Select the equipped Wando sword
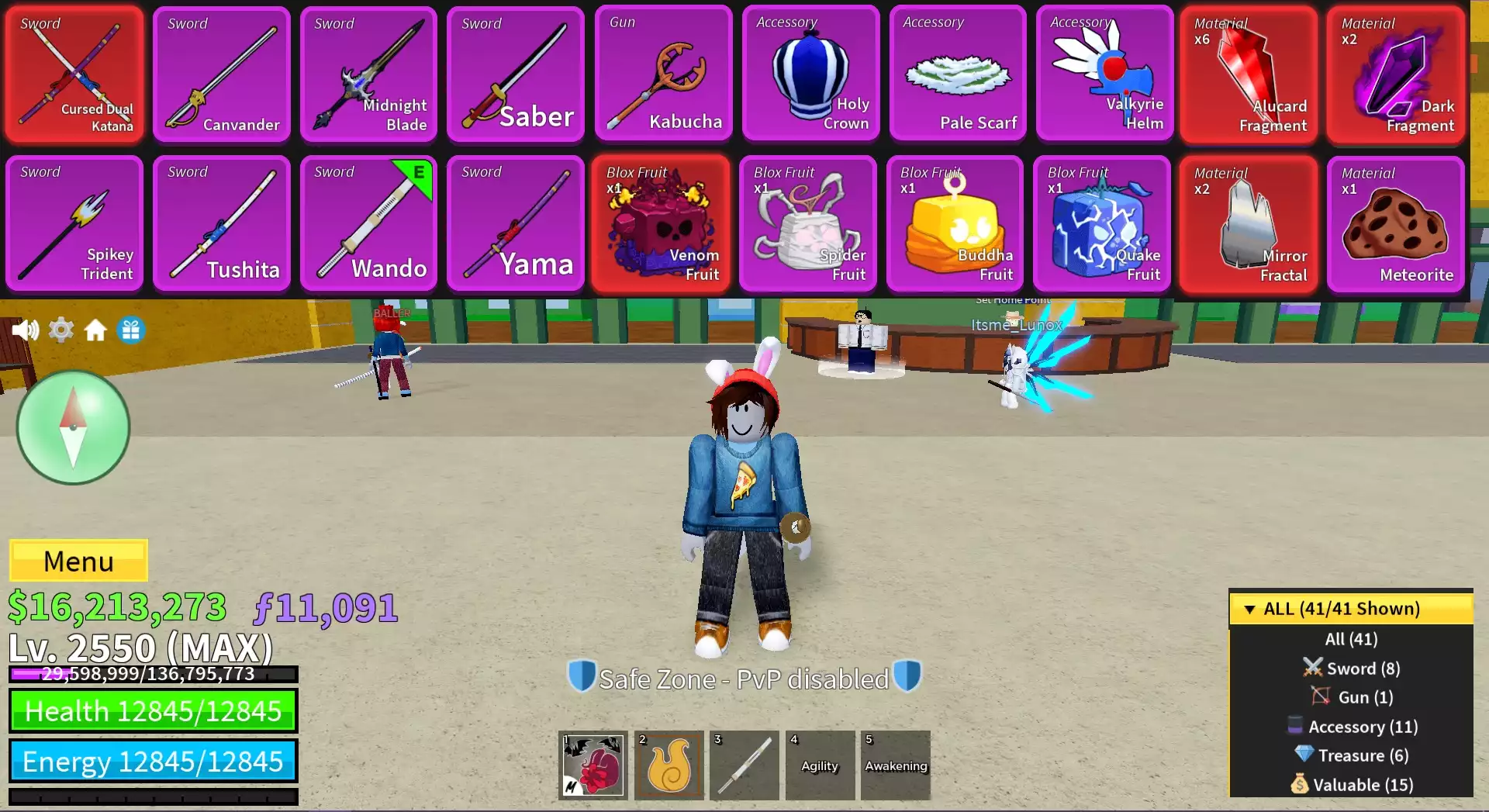Screen dimensions: 1489x812 point(368,223)
